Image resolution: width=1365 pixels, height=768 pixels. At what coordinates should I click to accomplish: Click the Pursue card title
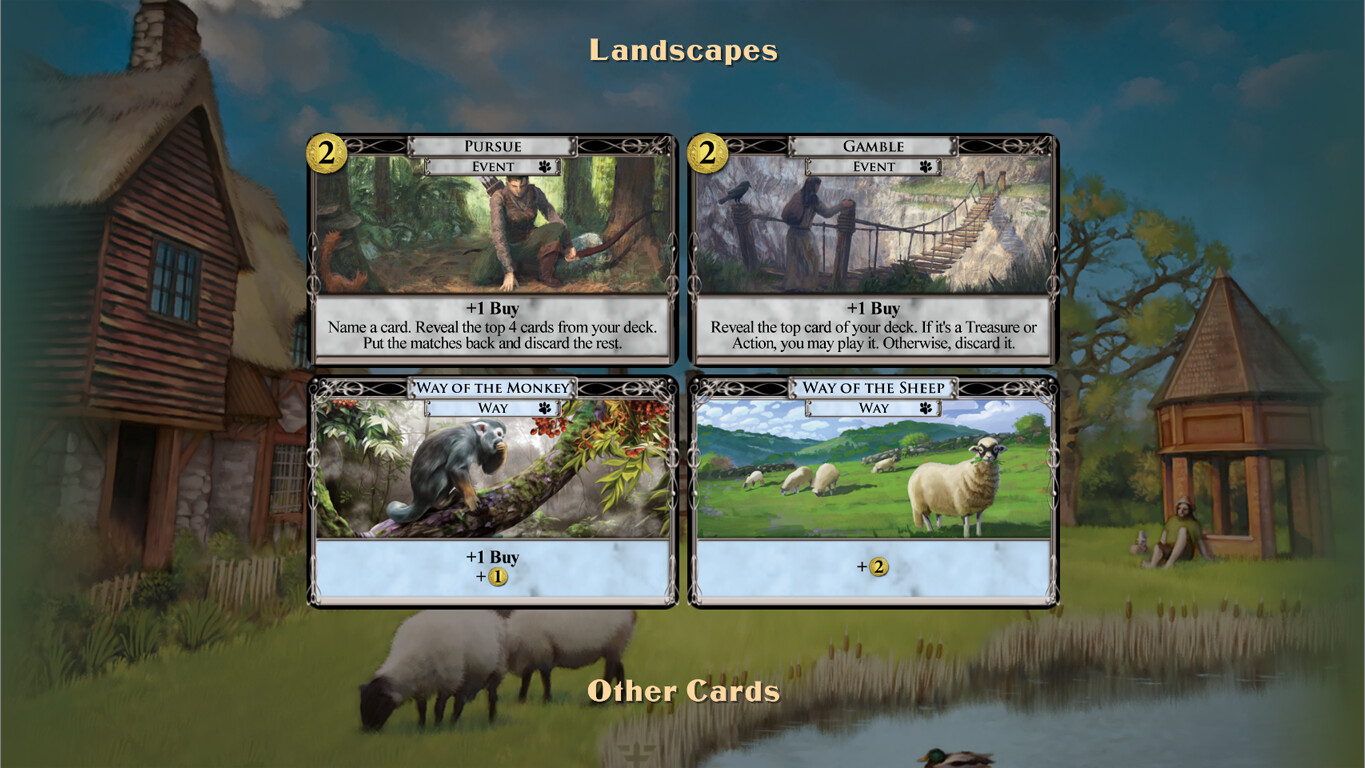pos(492,146)
